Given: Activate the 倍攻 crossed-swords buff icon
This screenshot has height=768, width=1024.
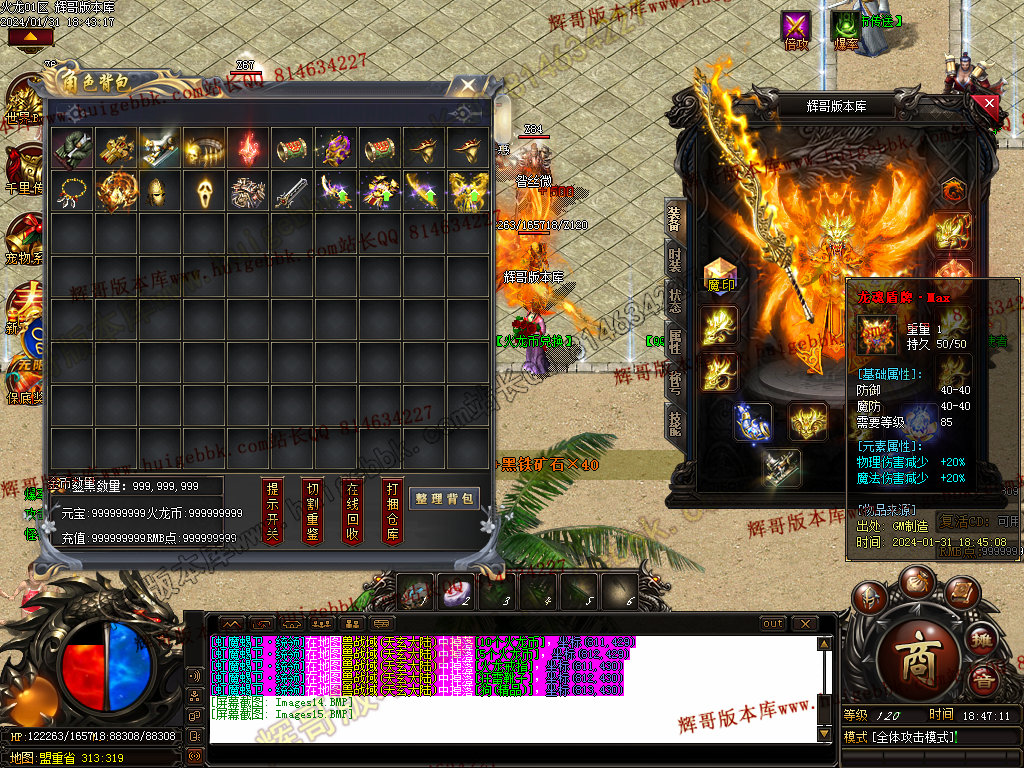Looking at the screenshot, I should [796, 27].
